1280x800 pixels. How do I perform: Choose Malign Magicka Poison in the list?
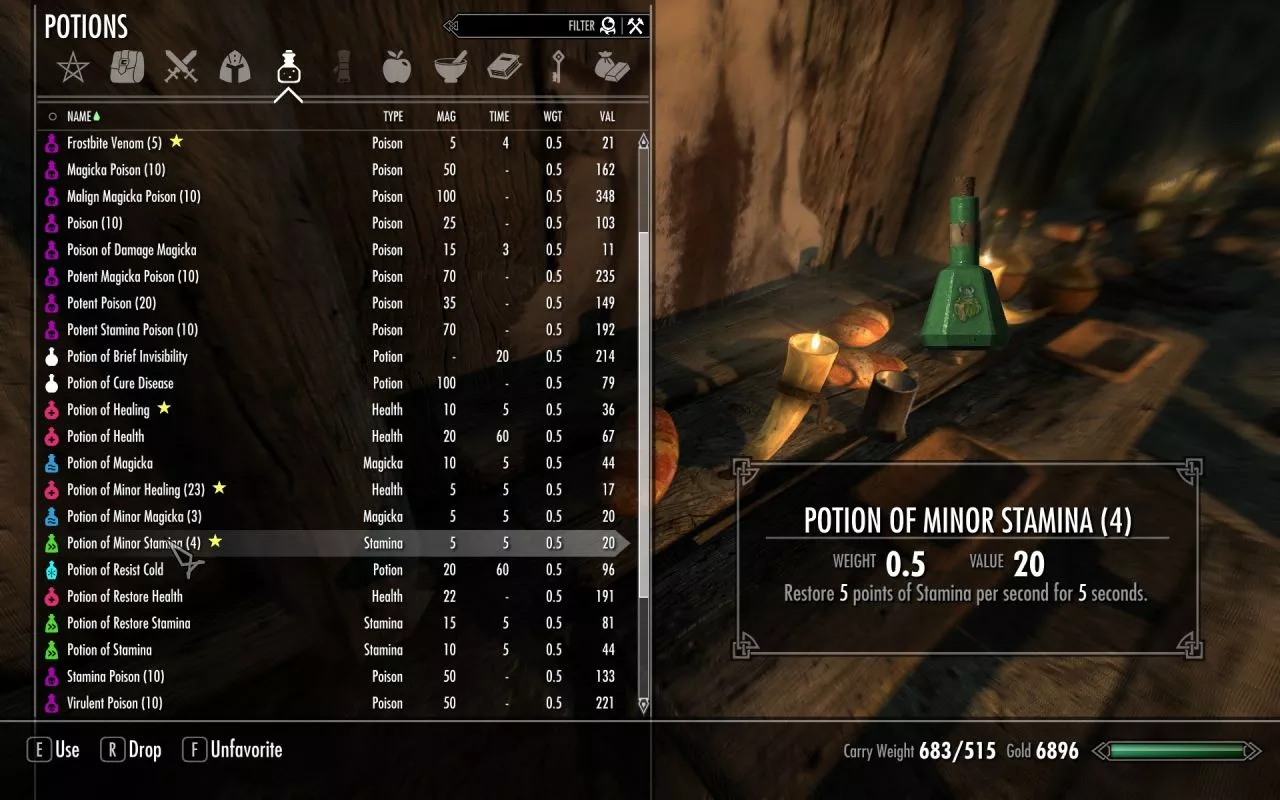click(133, 196)
